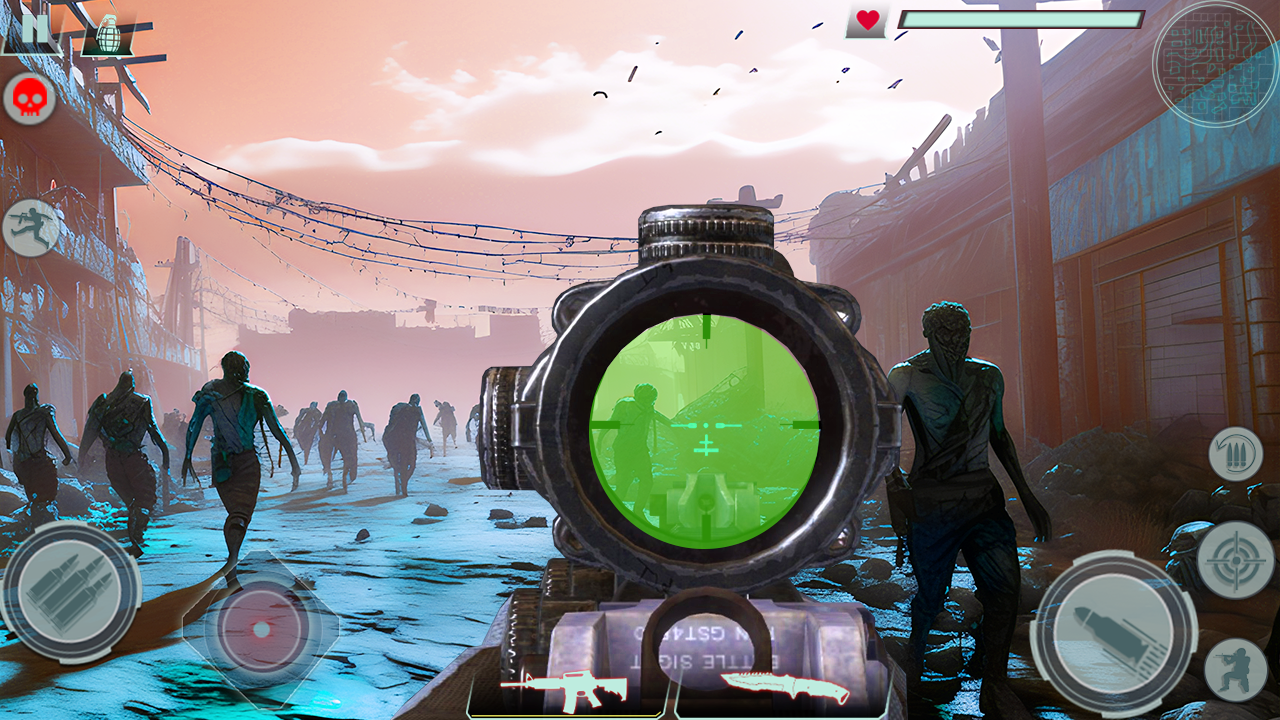Switch to the combat knife slot
This screenshot has width=1280, height=720.
(783, 686)
